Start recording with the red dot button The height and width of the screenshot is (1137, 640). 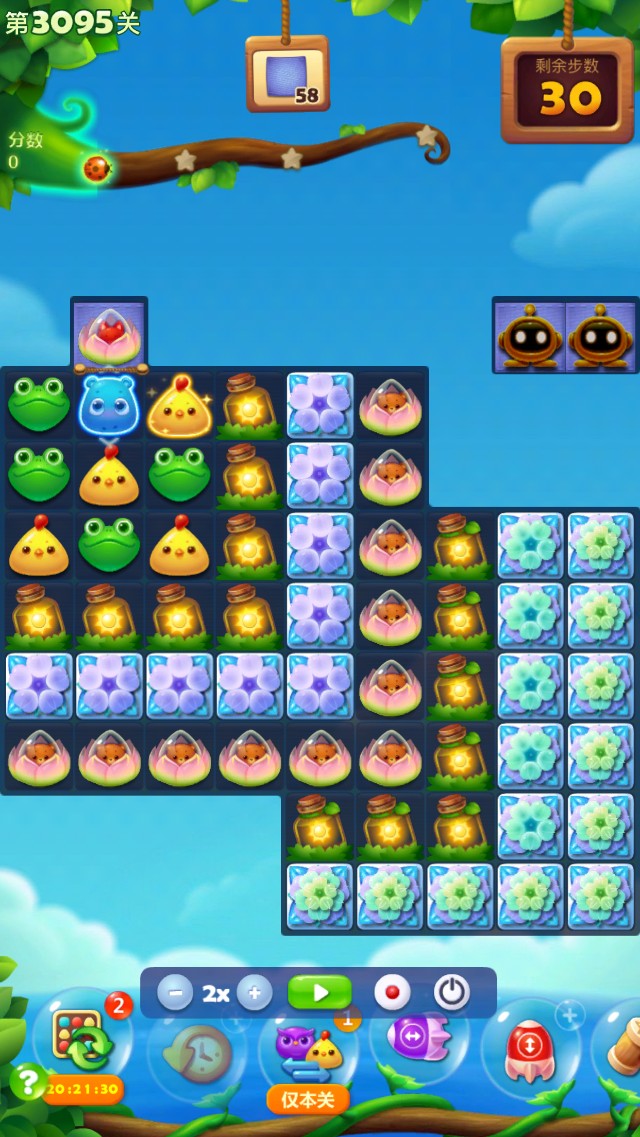pos(392,993)
